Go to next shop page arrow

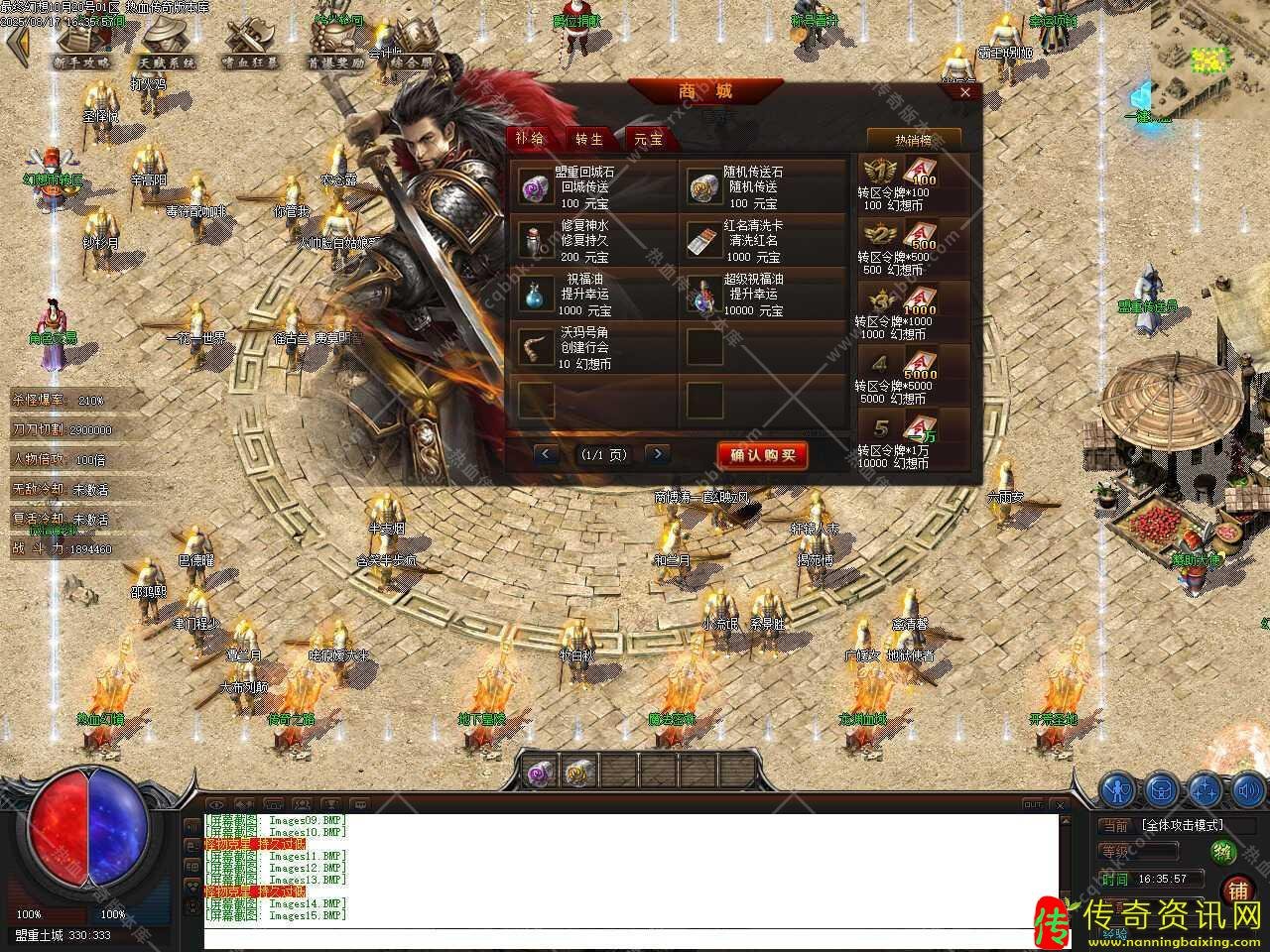pos(657,454)
